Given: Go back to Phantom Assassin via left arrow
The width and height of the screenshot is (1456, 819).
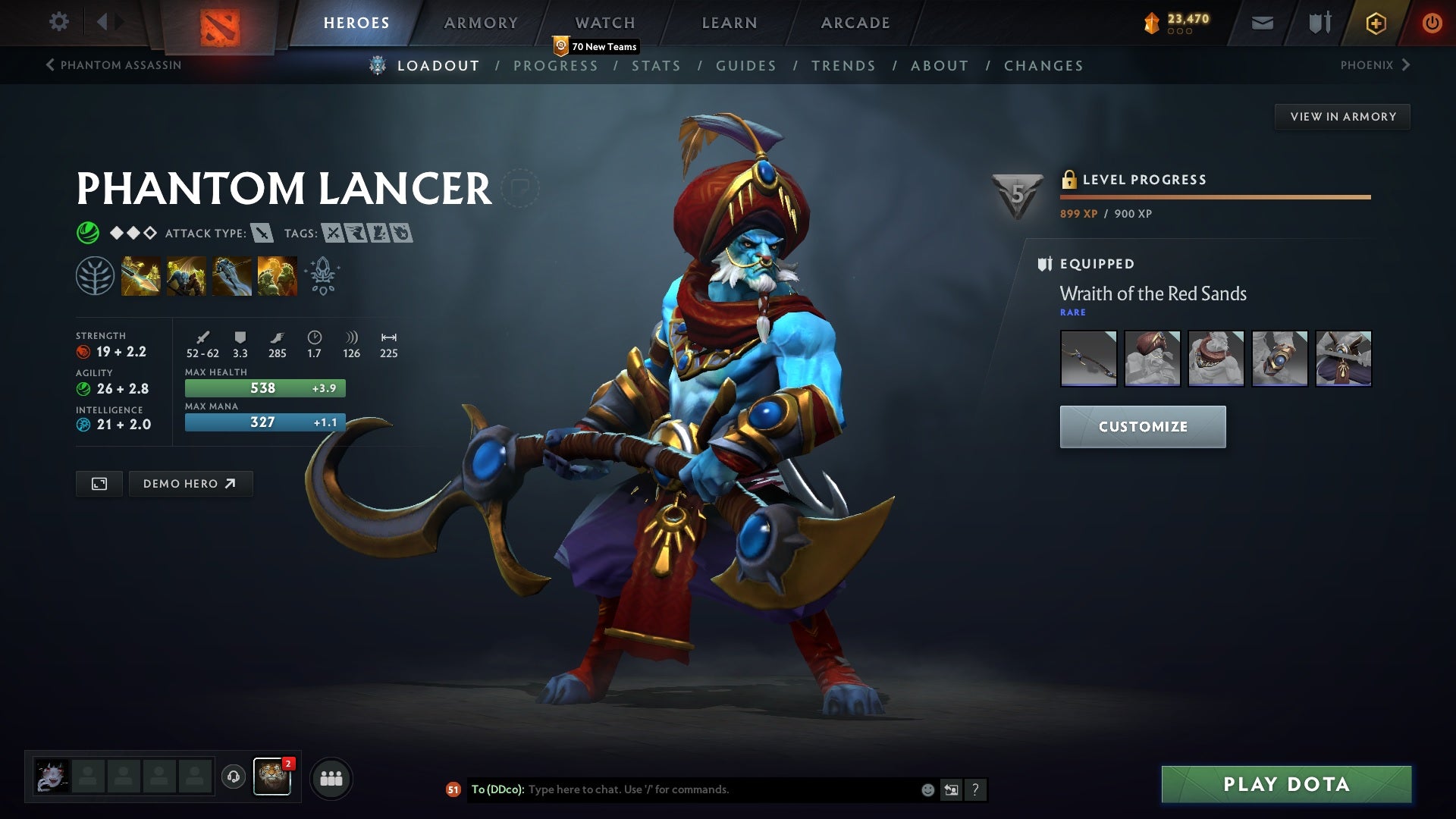Looking at the screenshot, I should (50, 65).
